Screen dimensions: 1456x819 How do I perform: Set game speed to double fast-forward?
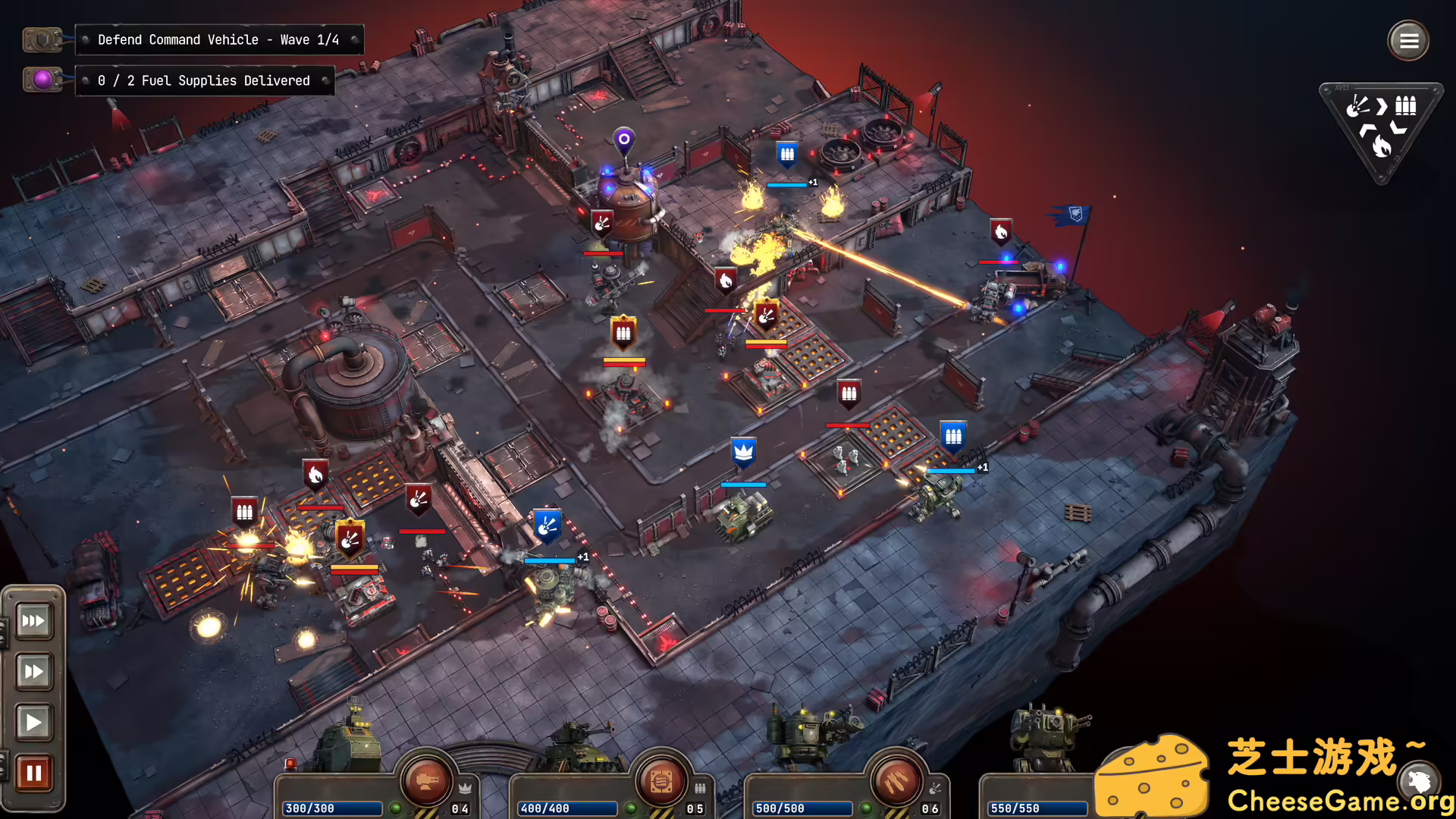pos(33,671)
